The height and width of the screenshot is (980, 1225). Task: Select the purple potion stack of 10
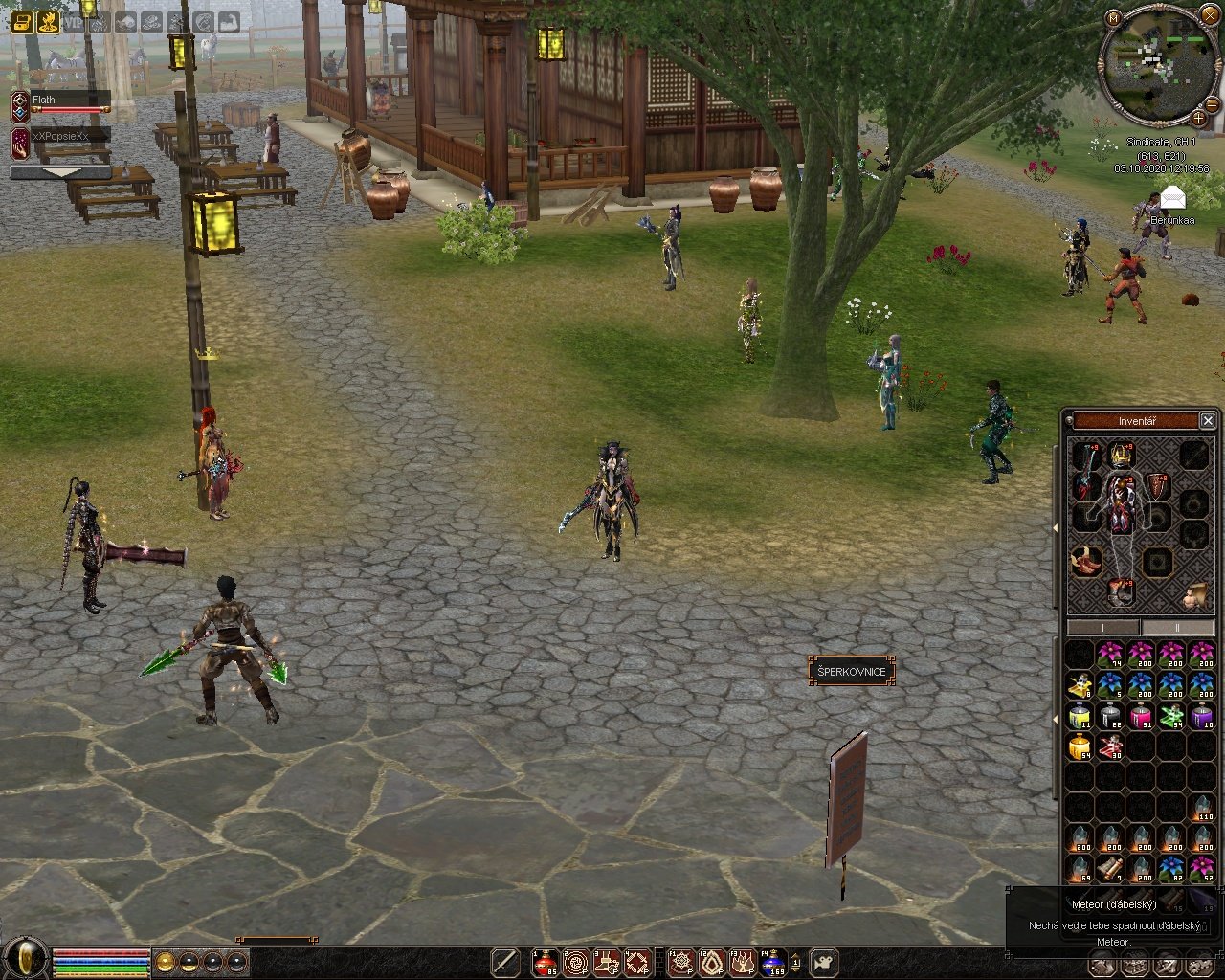[1202, 716]
